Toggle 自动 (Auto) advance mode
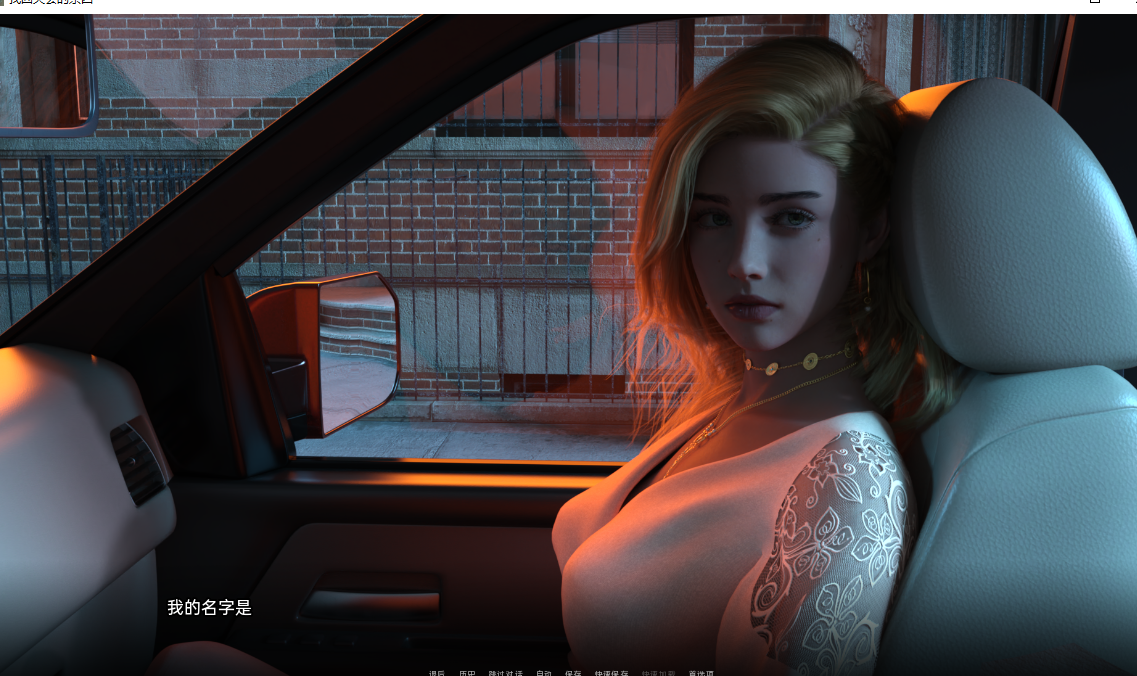This screenshot has width=1137, height=676. 543,673
